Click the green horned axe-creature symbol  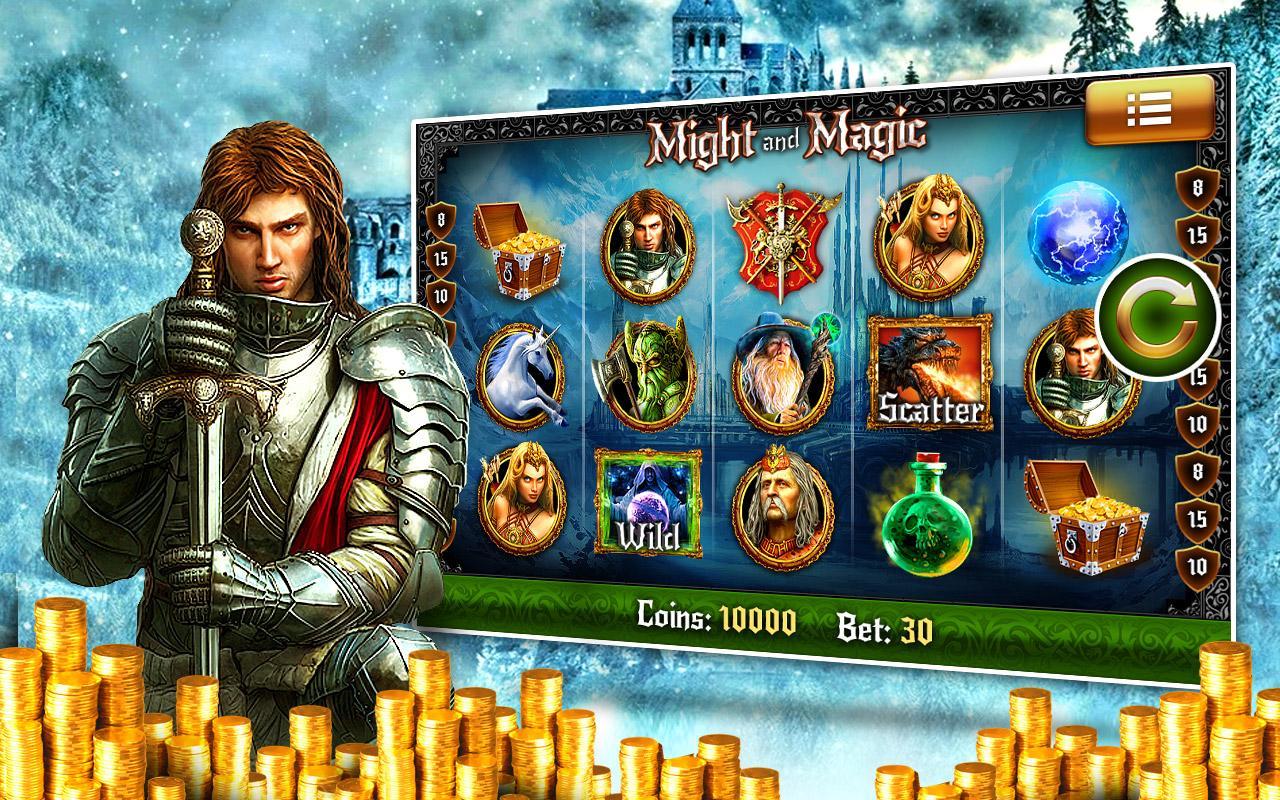[x=651, y=370]
